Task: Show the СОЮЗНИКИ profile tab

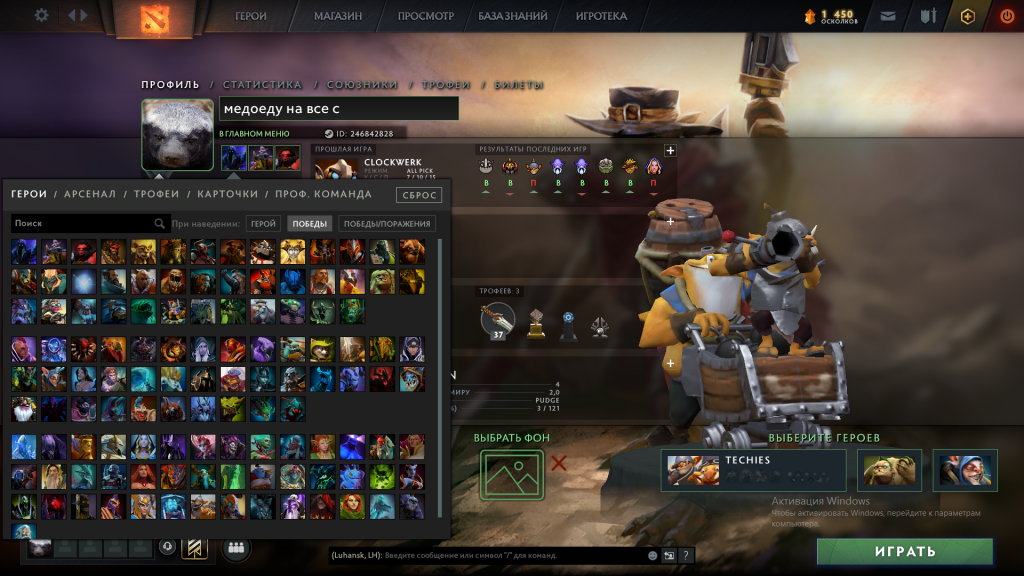Action: 362,85
